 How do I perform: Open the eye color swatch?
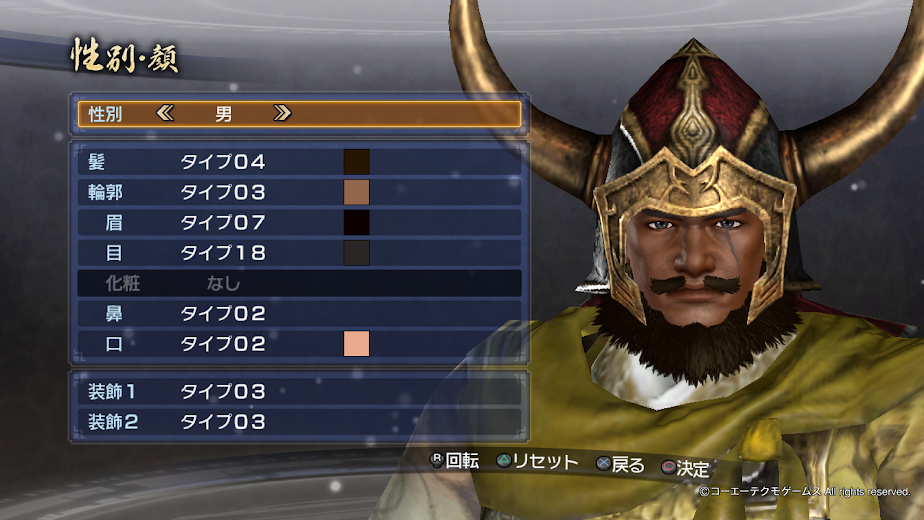(357, 253)
